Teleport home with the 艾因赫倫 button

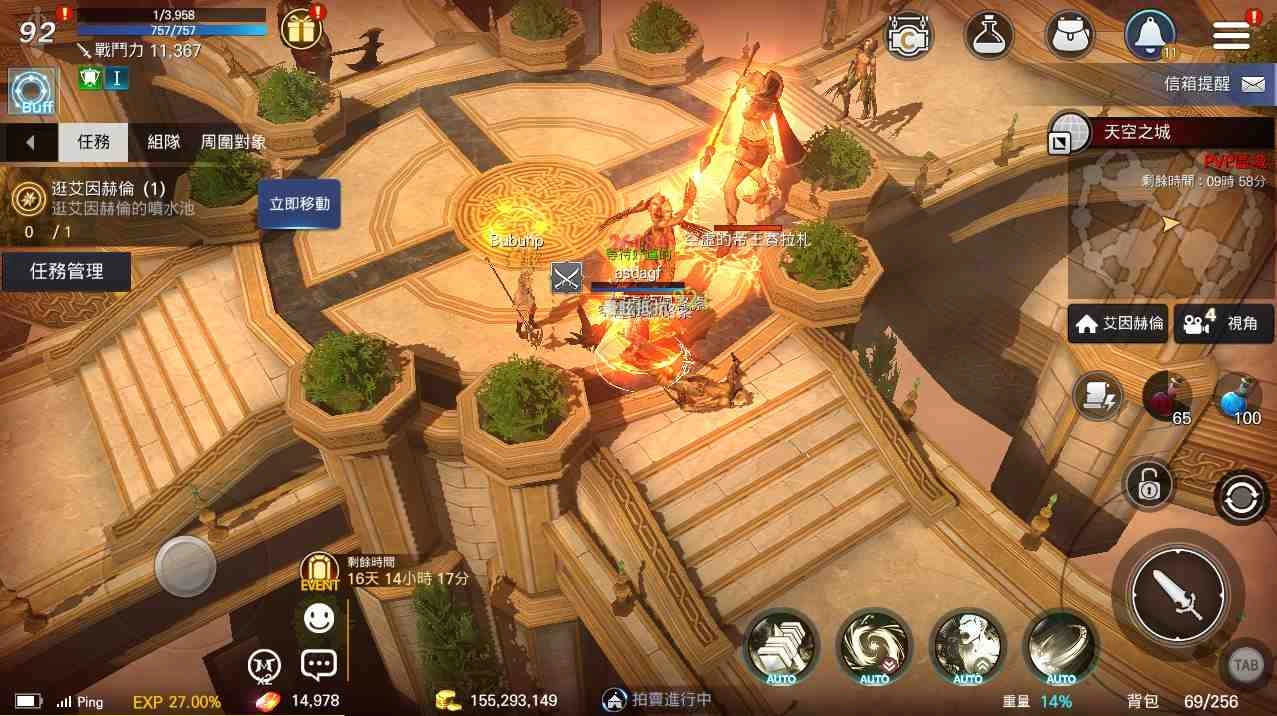pyautogui.click(x=1118, y=324)
